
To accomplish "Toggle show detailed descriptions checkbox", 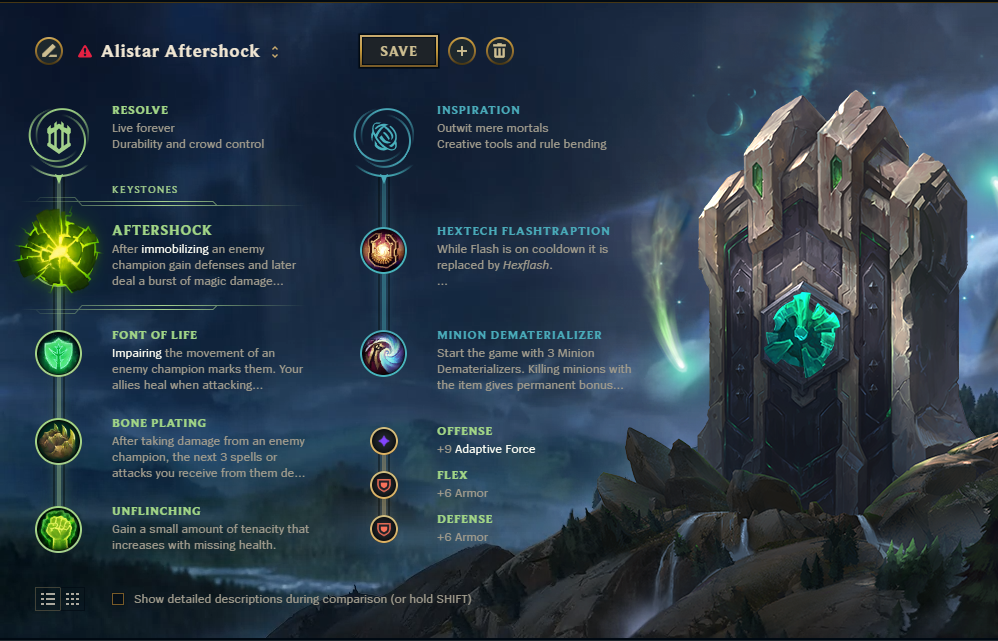I will tap(118, 599).
